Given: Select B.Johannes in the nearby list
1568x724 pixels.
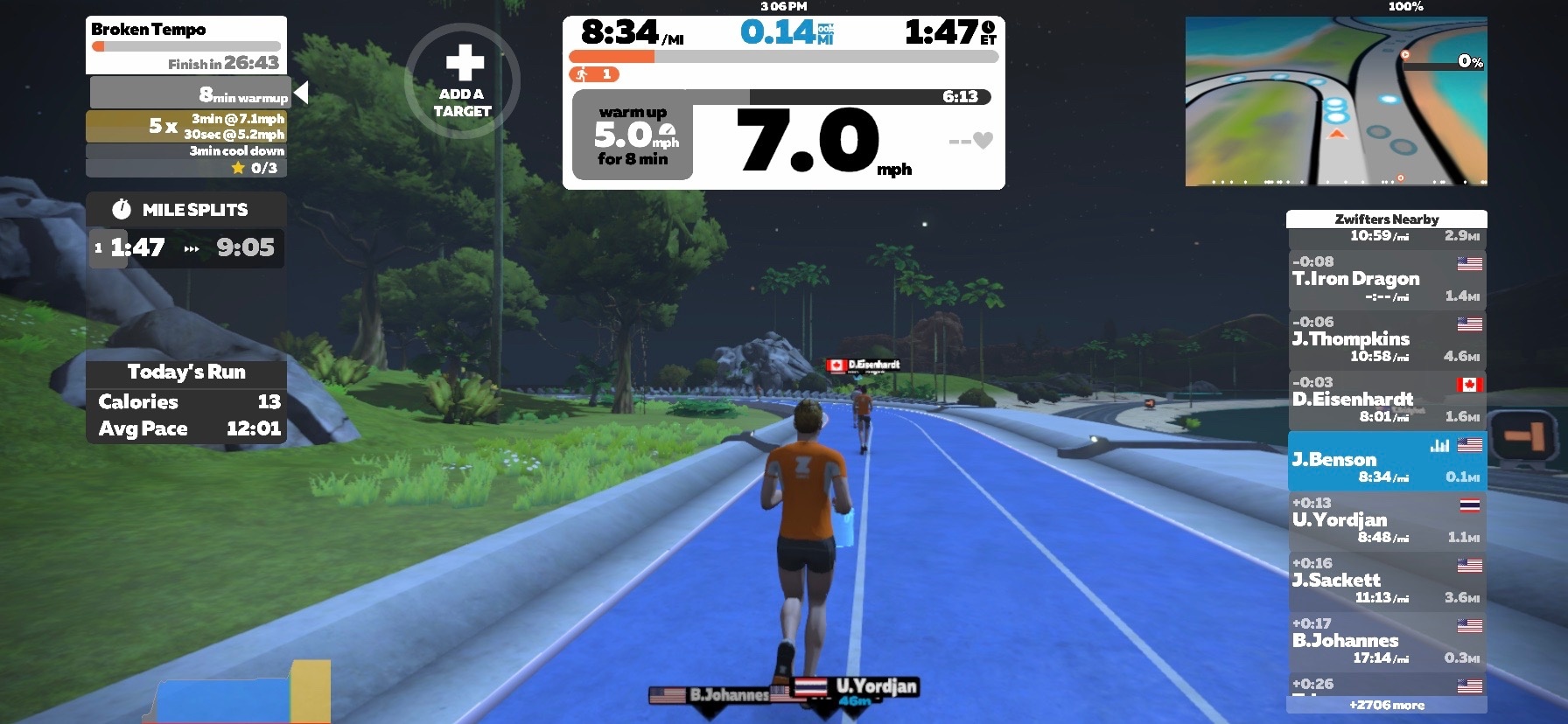Looking at the screenshot, I should pos(1387,641).
